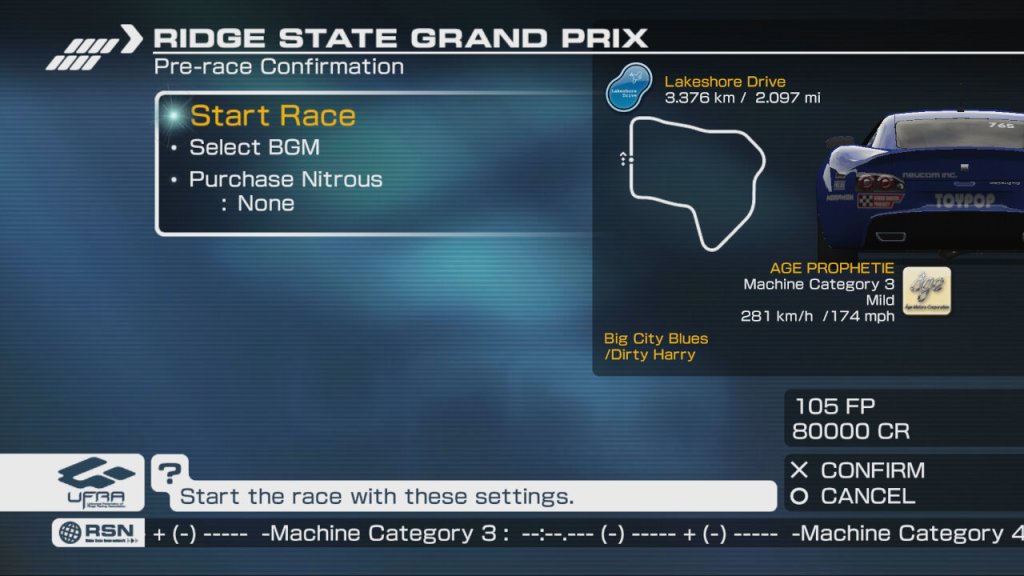Screen dimensions: 1024x576
Task: Select the Age Motors manufacturer logo
Action: [926, 291]
